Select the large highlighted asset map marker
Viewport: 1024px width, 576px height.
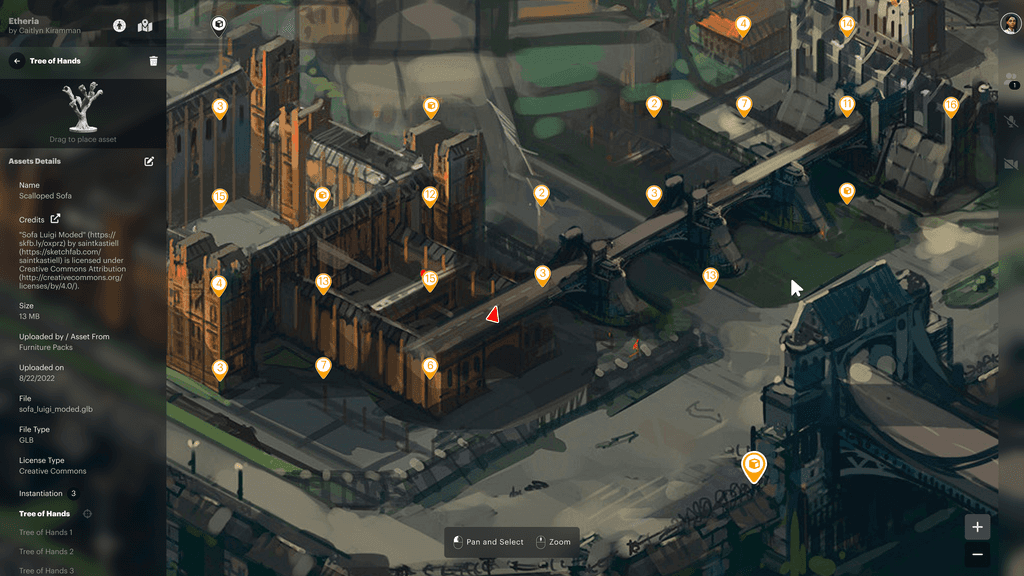753,464
